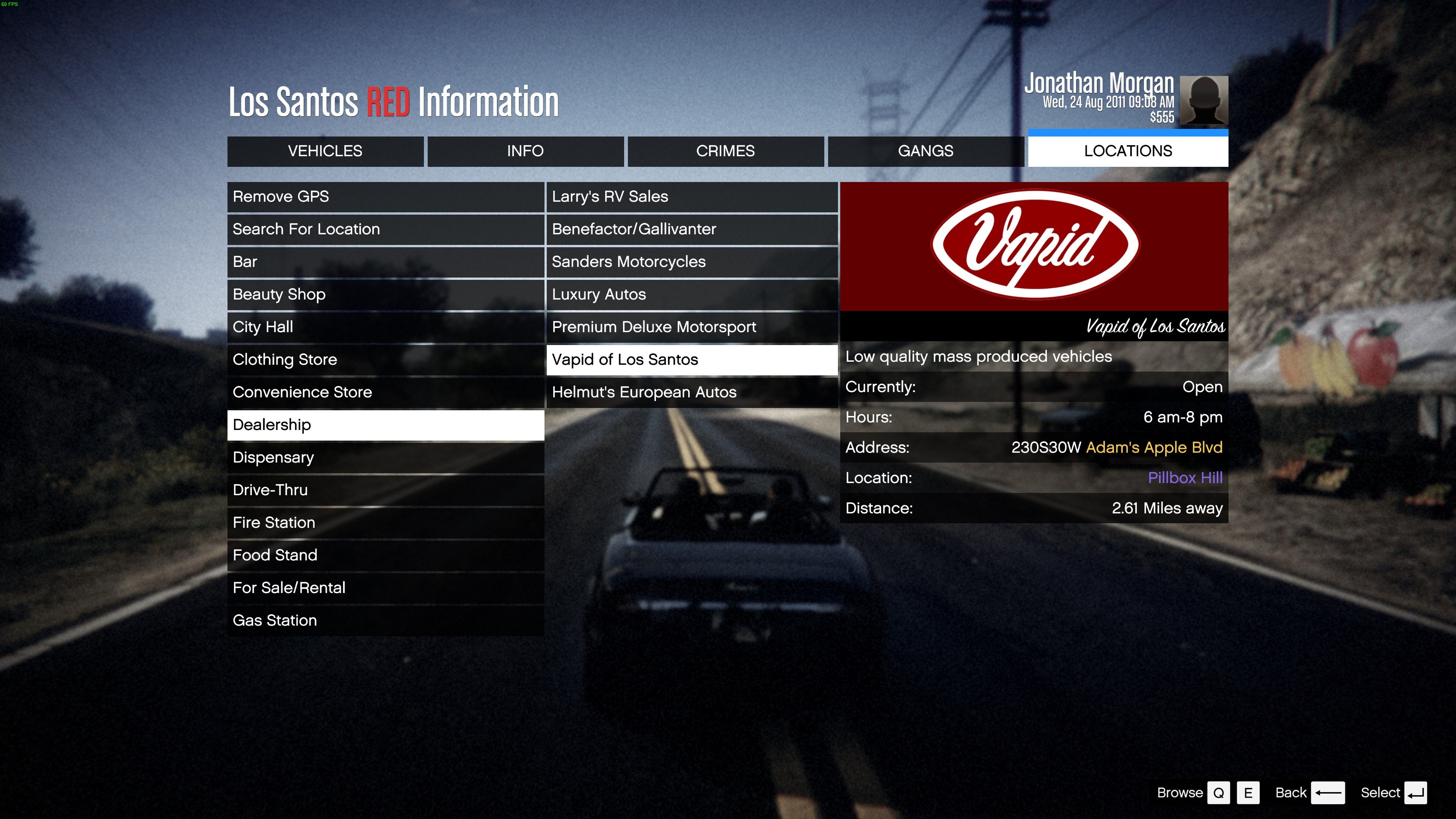Choose Sanders Motorcycles from the list
Image resolution: width=1456 pixels, height=819 pixels.
691,262
